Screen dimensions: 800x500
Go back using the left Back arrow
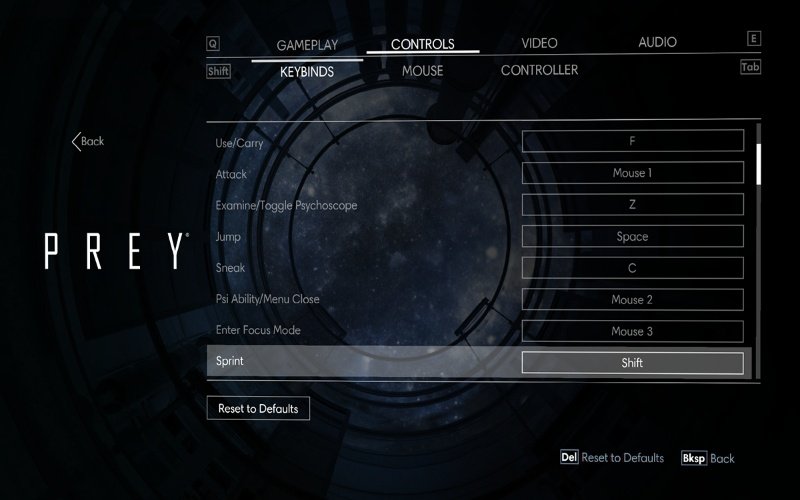point(88,141)
